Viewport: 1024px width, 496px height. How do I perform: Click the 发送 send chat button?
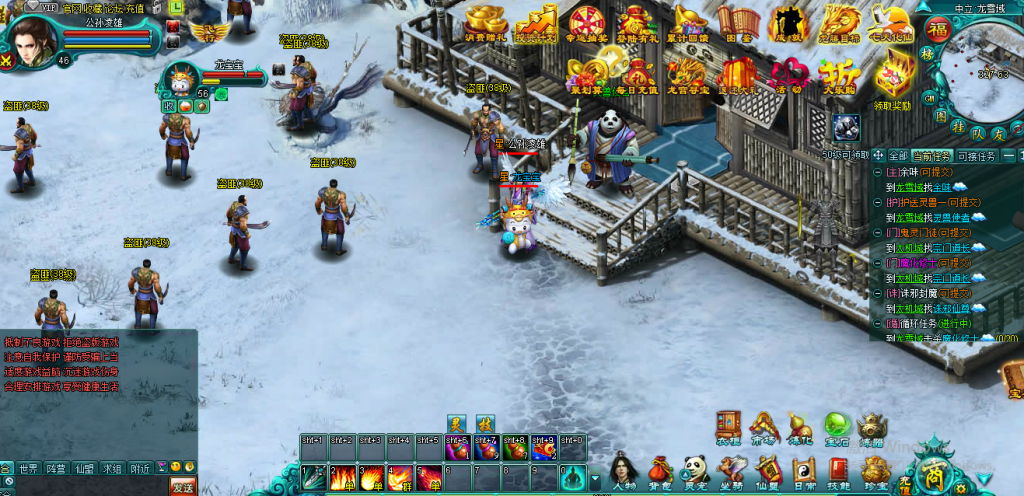183,487
